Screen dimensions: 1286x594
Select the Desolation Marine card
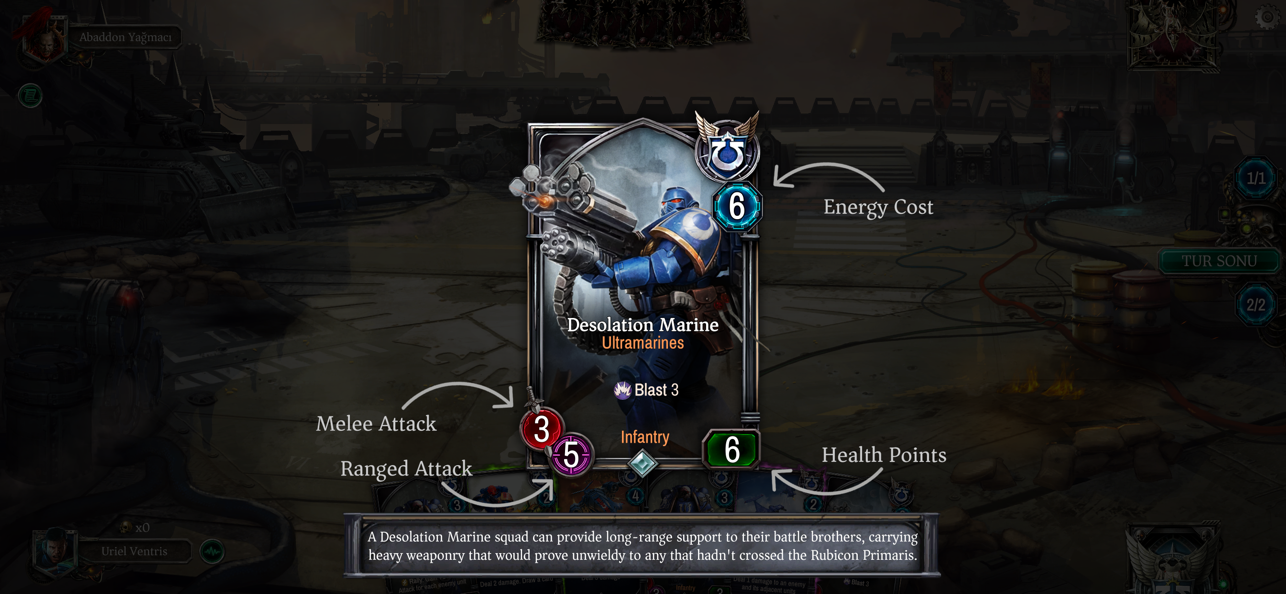tap(641, 290)
